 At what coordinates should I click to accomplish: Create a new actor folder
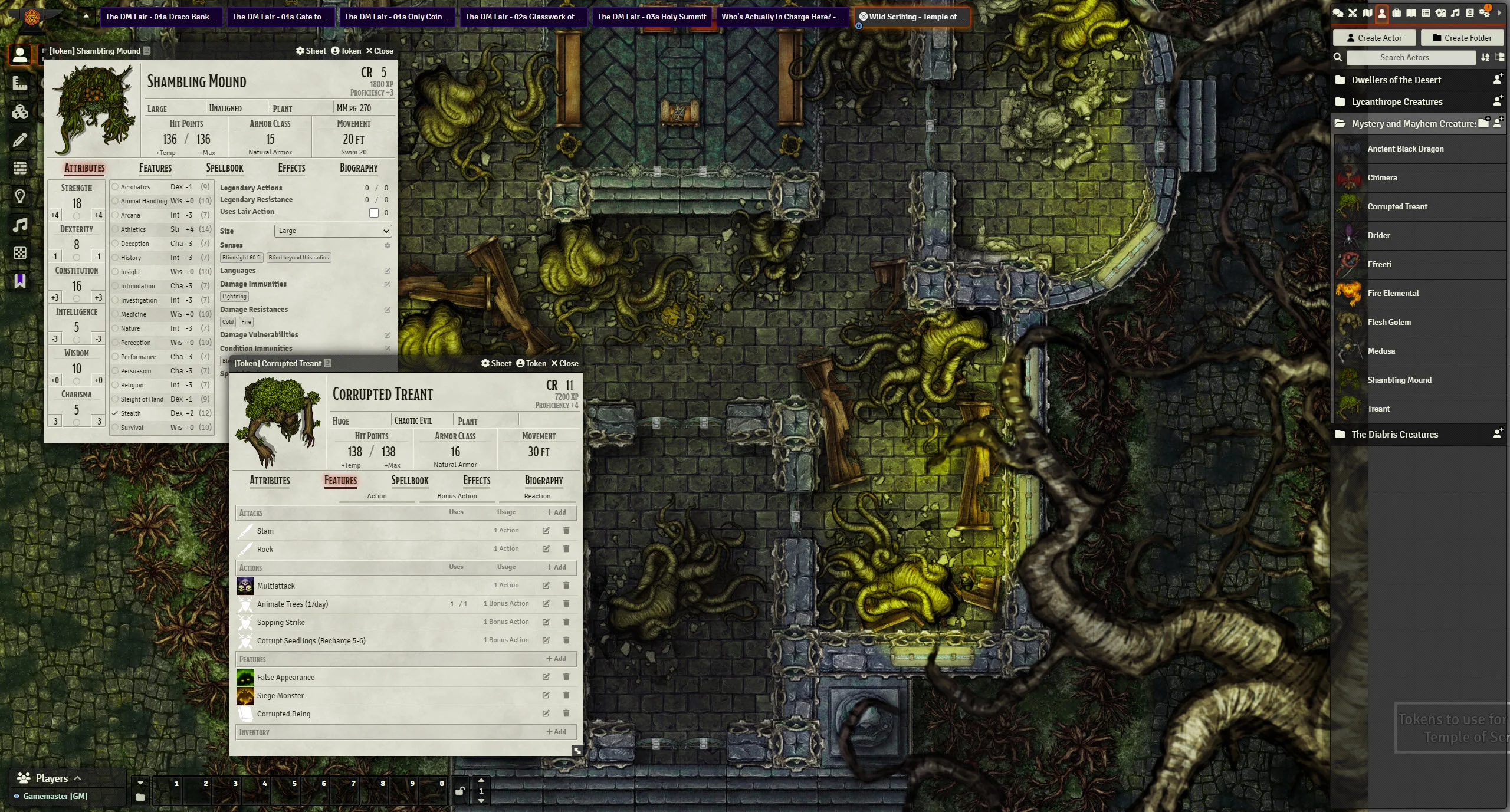click(x=1462, y=38)
